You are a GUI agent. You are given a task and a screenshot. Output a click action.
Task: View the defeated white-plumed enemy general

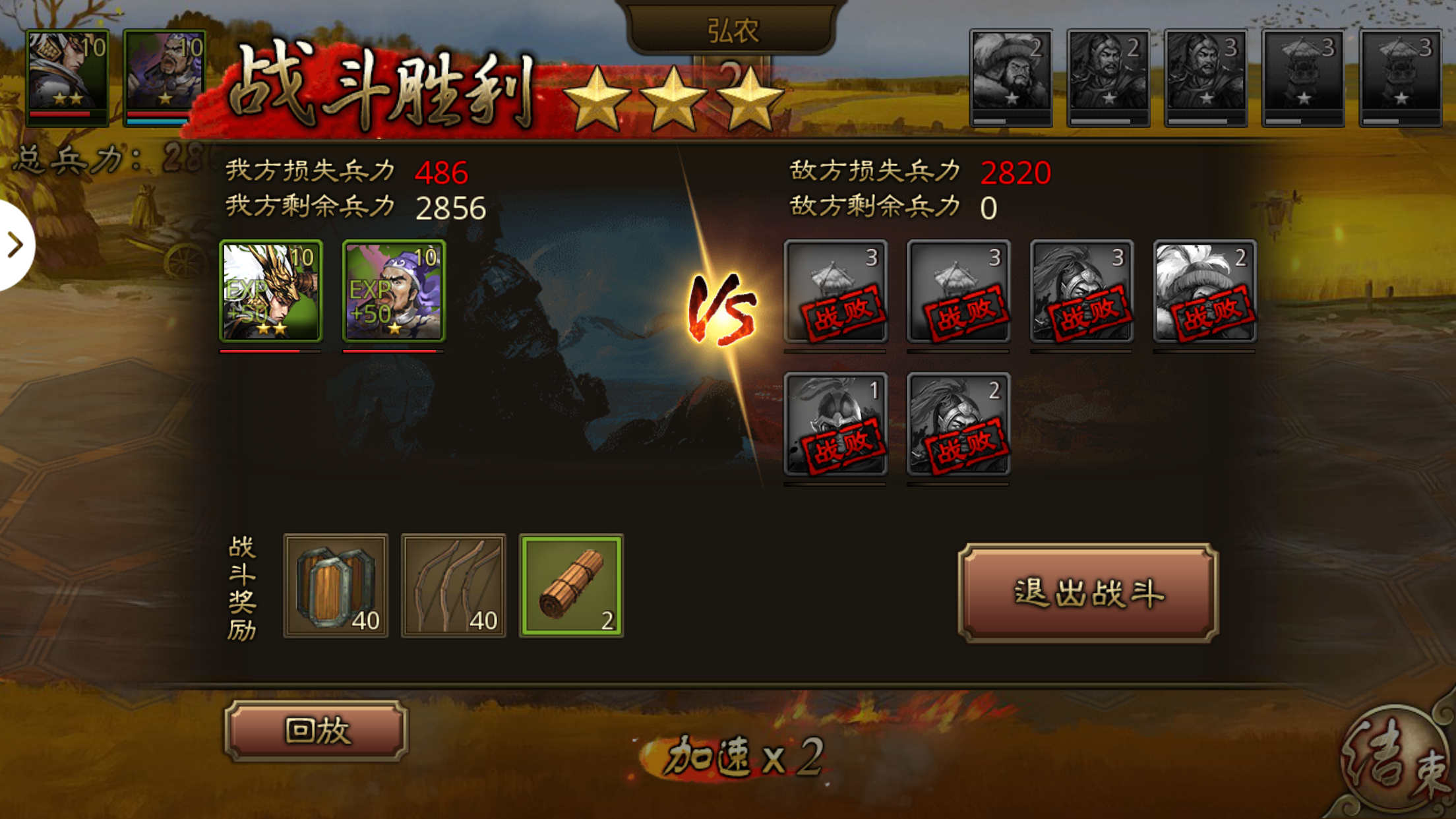click(1205, 291)
